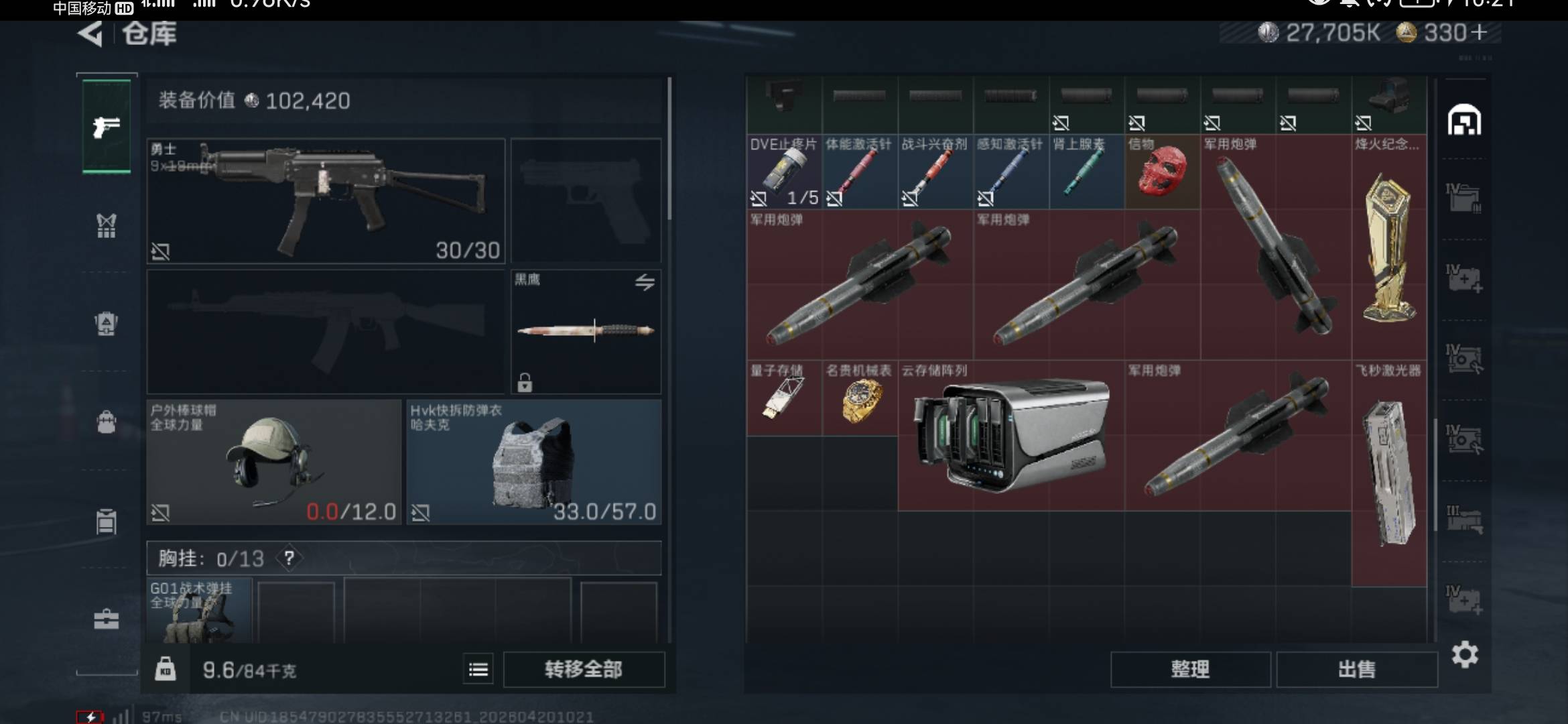Image resolution: width=1568 pixels, height=724 pixels.
Task: Select the 量子存储 item
Action: [783, 400]
